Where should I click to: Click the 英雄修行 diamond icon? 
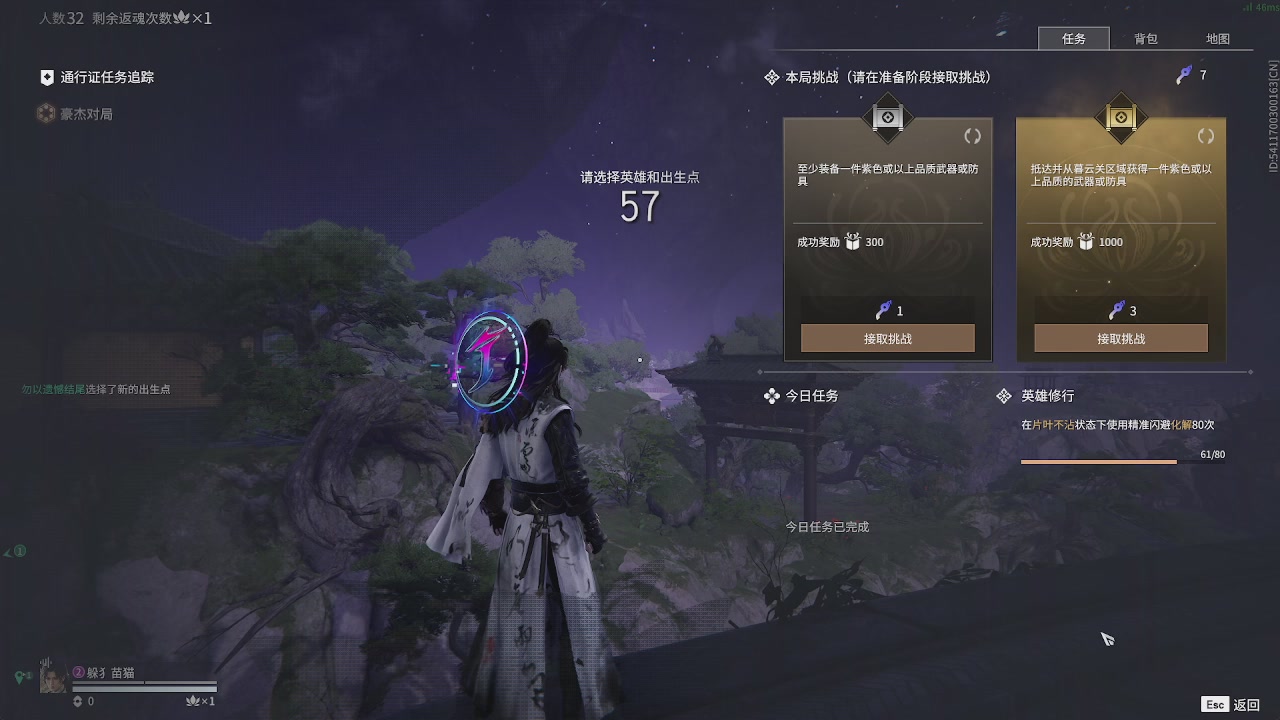pyautogui.click(x=1004, y=395)
